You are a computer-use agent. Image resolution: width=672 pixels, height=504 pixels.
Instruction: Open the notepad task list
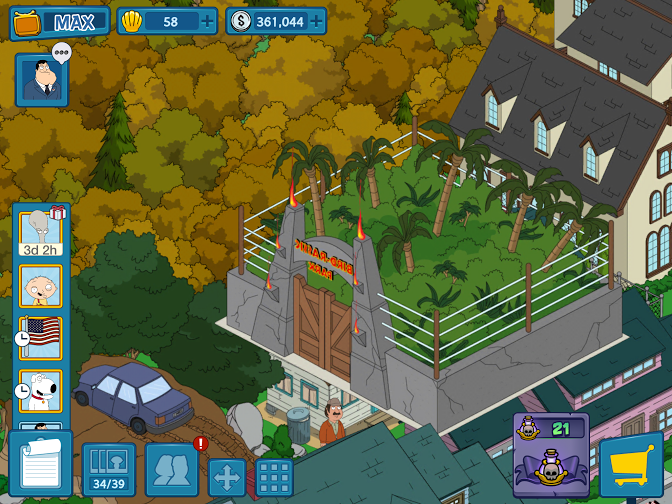(41, 464)
